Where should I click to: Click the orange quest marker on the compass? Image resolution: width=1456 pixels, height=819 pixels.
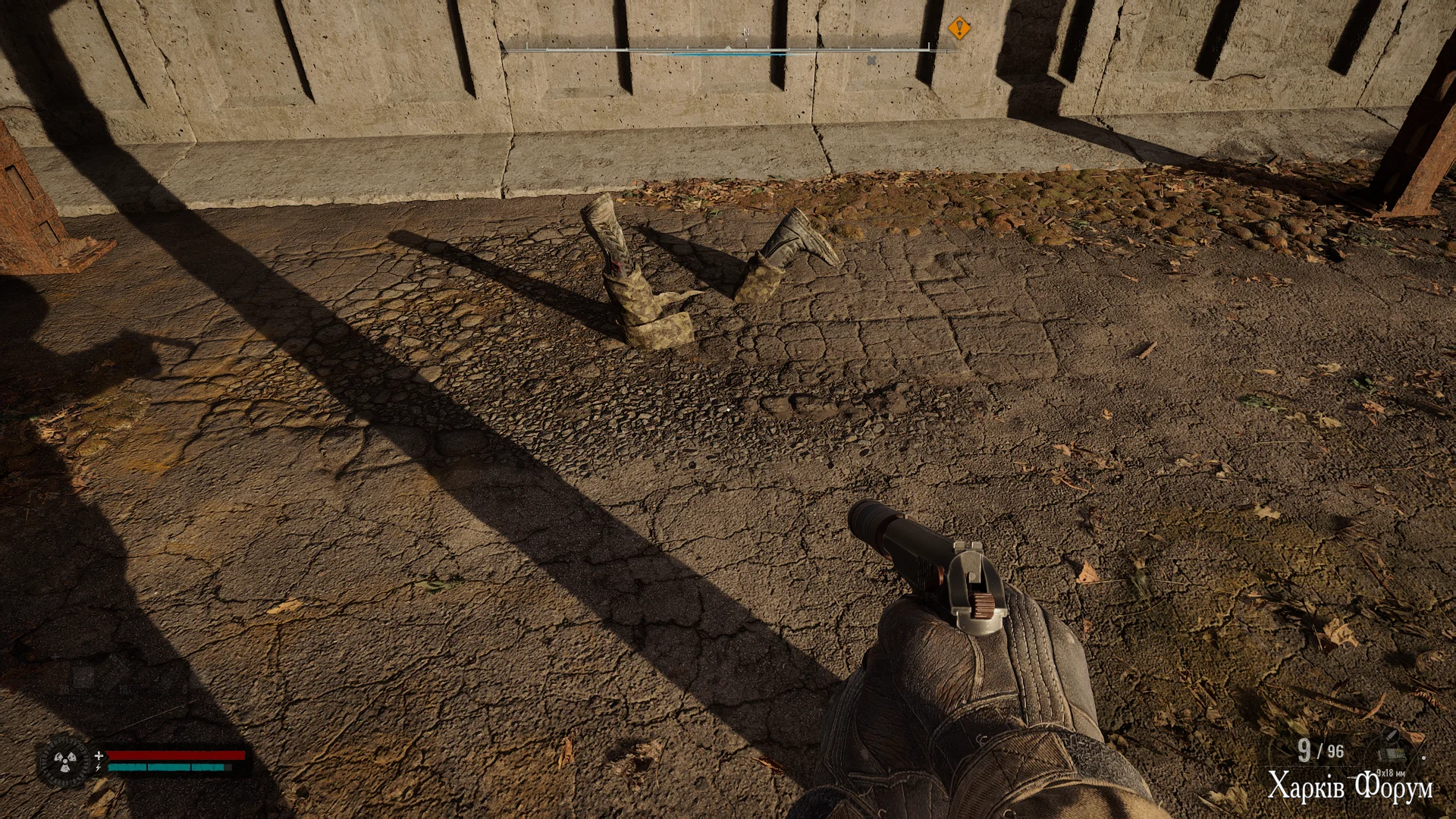pos(959,29)
